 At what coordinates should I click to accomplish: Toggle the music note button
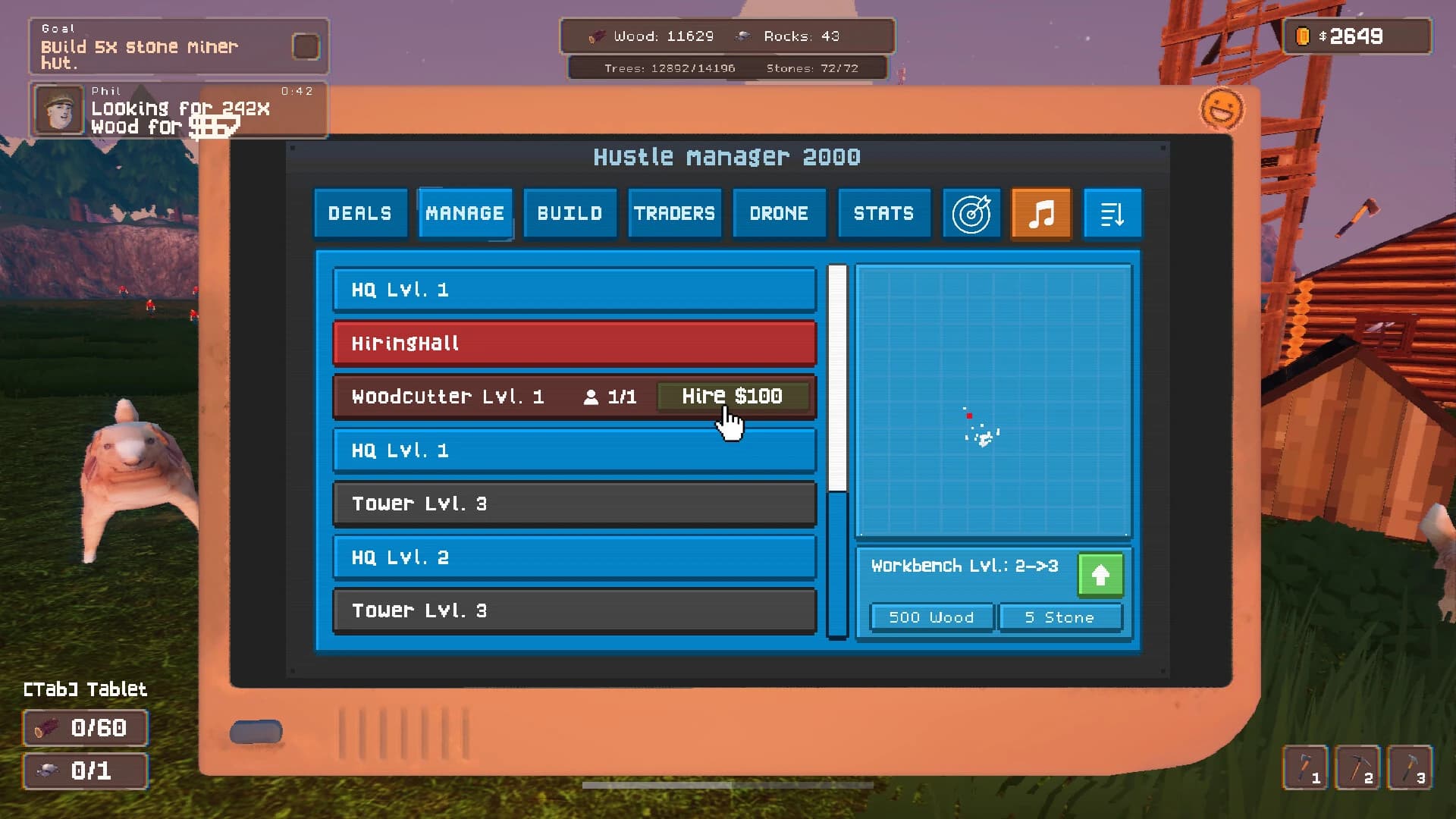[1041, 213]
